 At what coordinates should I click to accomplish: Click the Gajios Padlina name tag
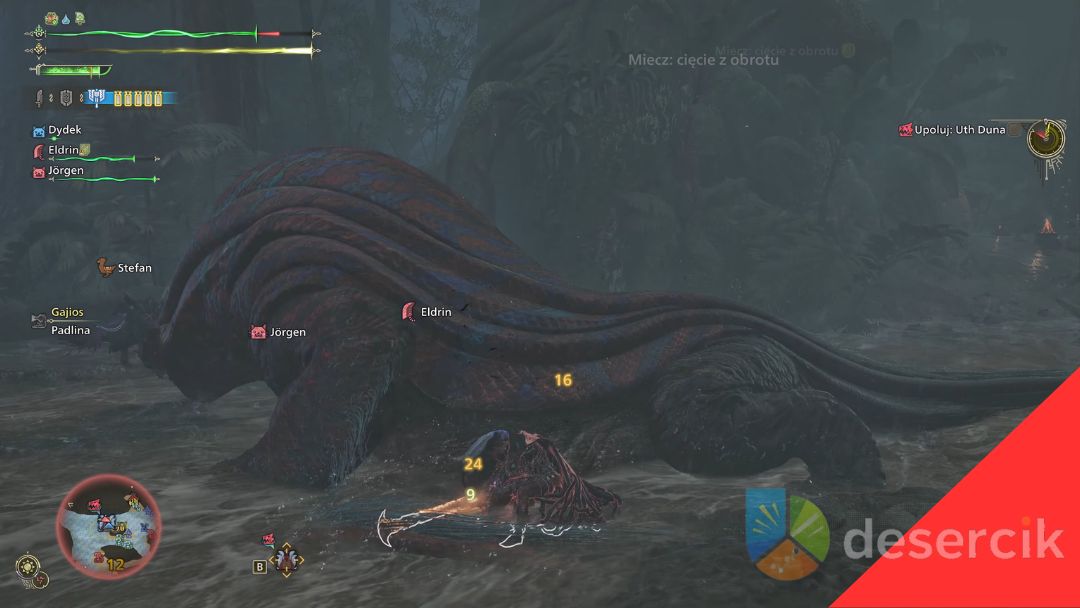(x=69, y=321)
